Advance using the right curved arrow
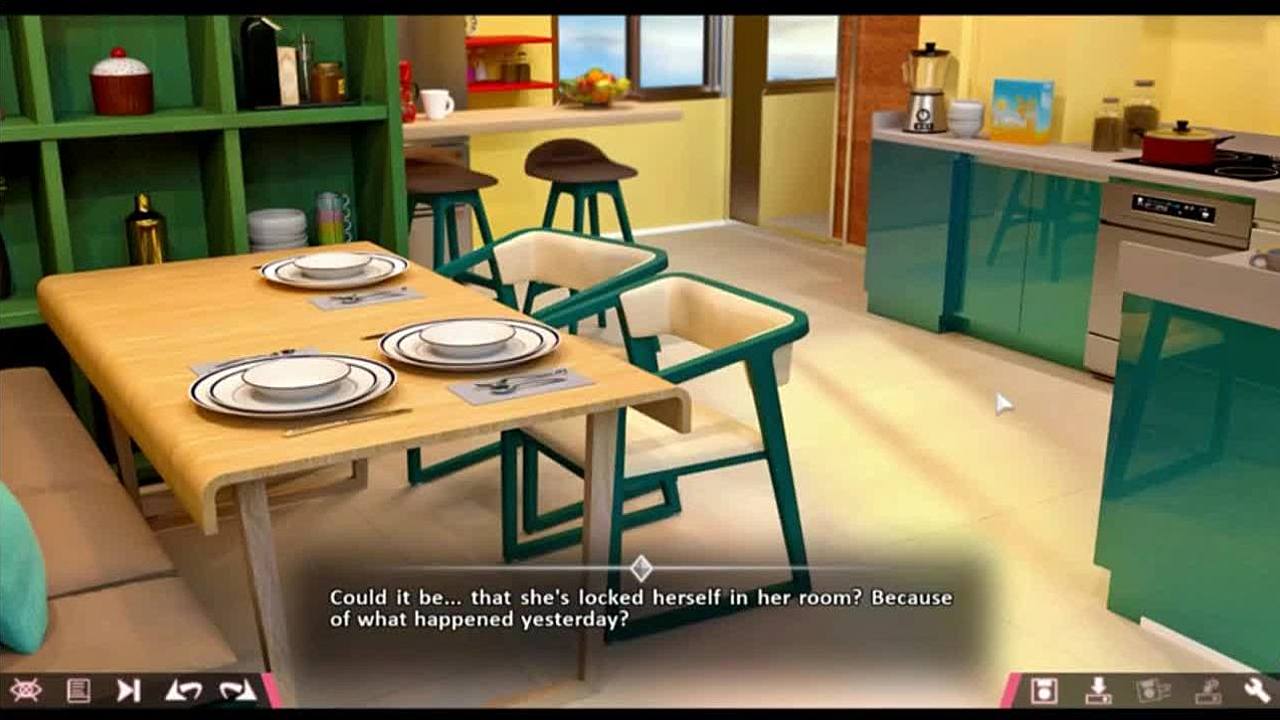1280x720 pixels. coord(237,690)
